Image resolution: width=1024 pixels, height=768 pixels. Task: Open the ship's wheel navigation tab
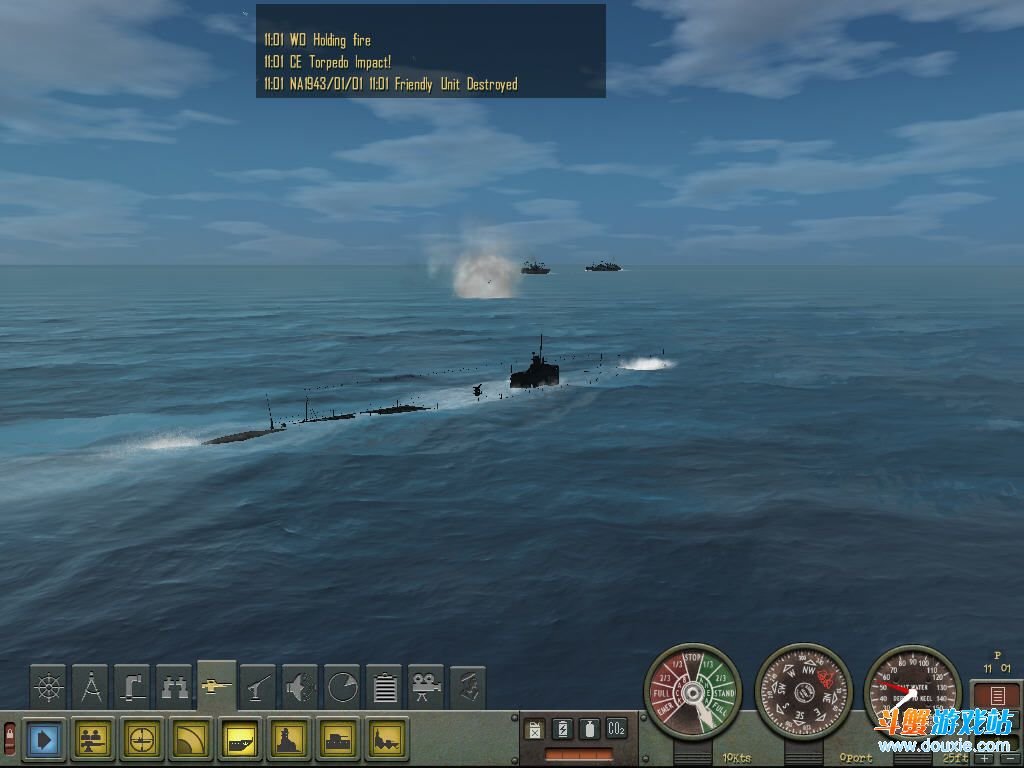(x=48, y=687)
